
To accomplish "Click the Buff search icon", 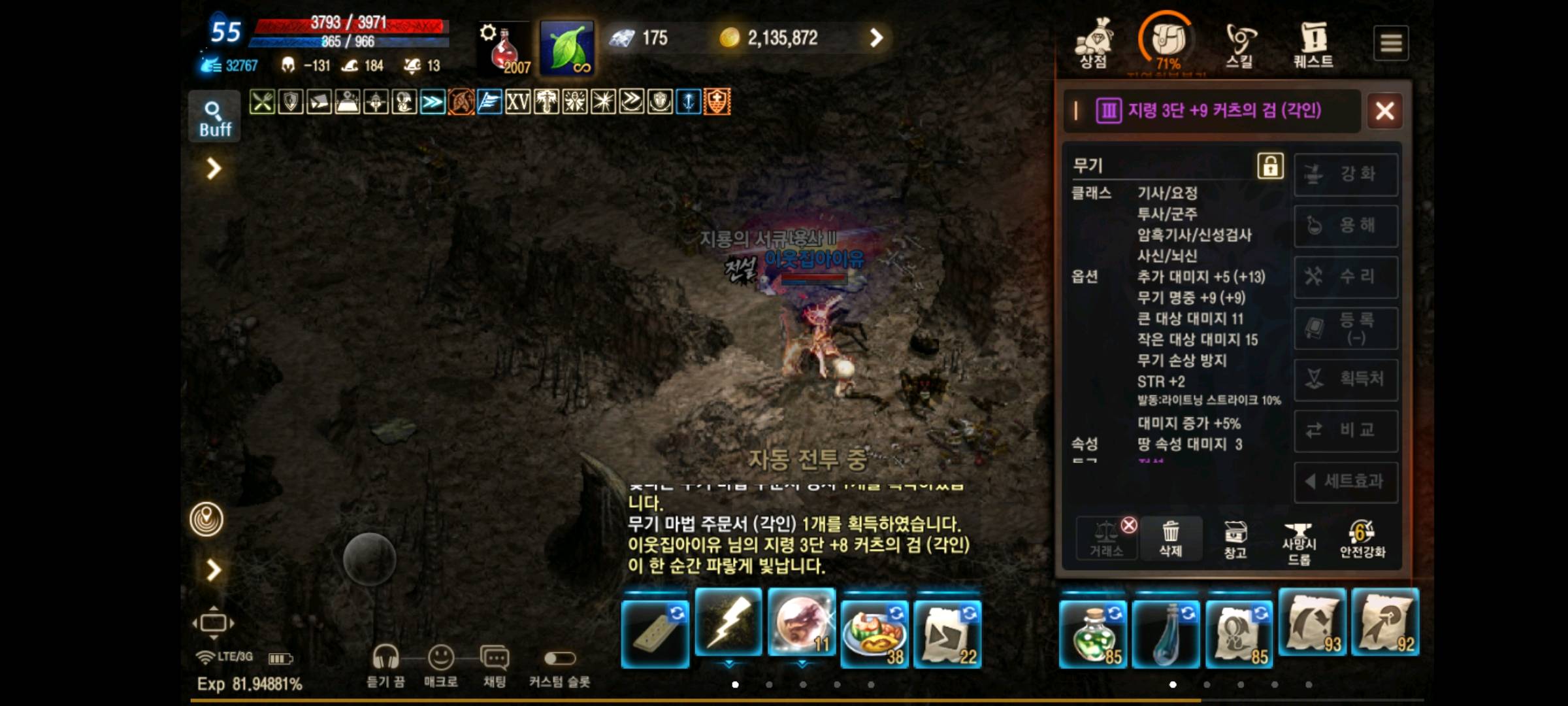I will tap(214, 114).
